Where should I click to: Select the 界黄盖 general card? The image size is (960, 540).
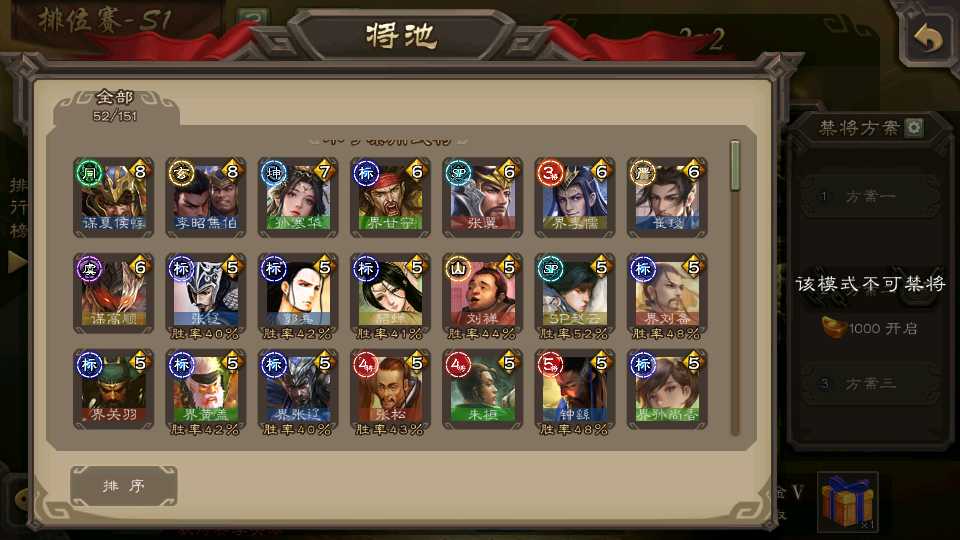[x=206, y=388]
